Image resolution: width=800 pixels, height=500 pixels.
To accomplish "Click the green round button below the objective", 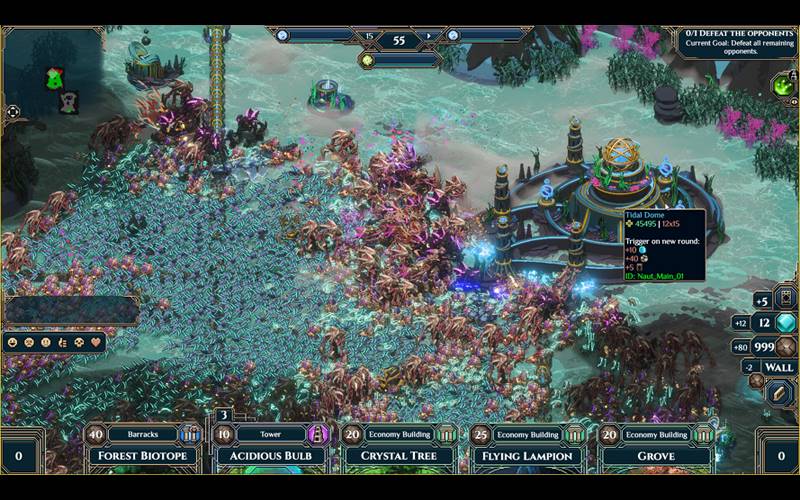I will coord(783,86).
